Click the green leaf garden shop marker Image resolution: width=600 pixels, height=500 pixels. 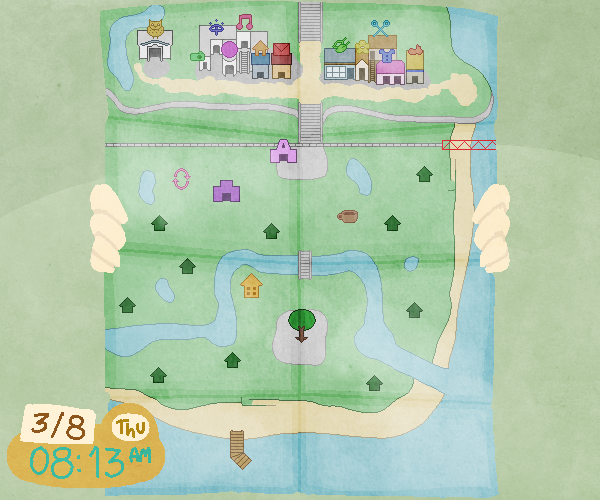pyautogui.click(x=341, y=45)
